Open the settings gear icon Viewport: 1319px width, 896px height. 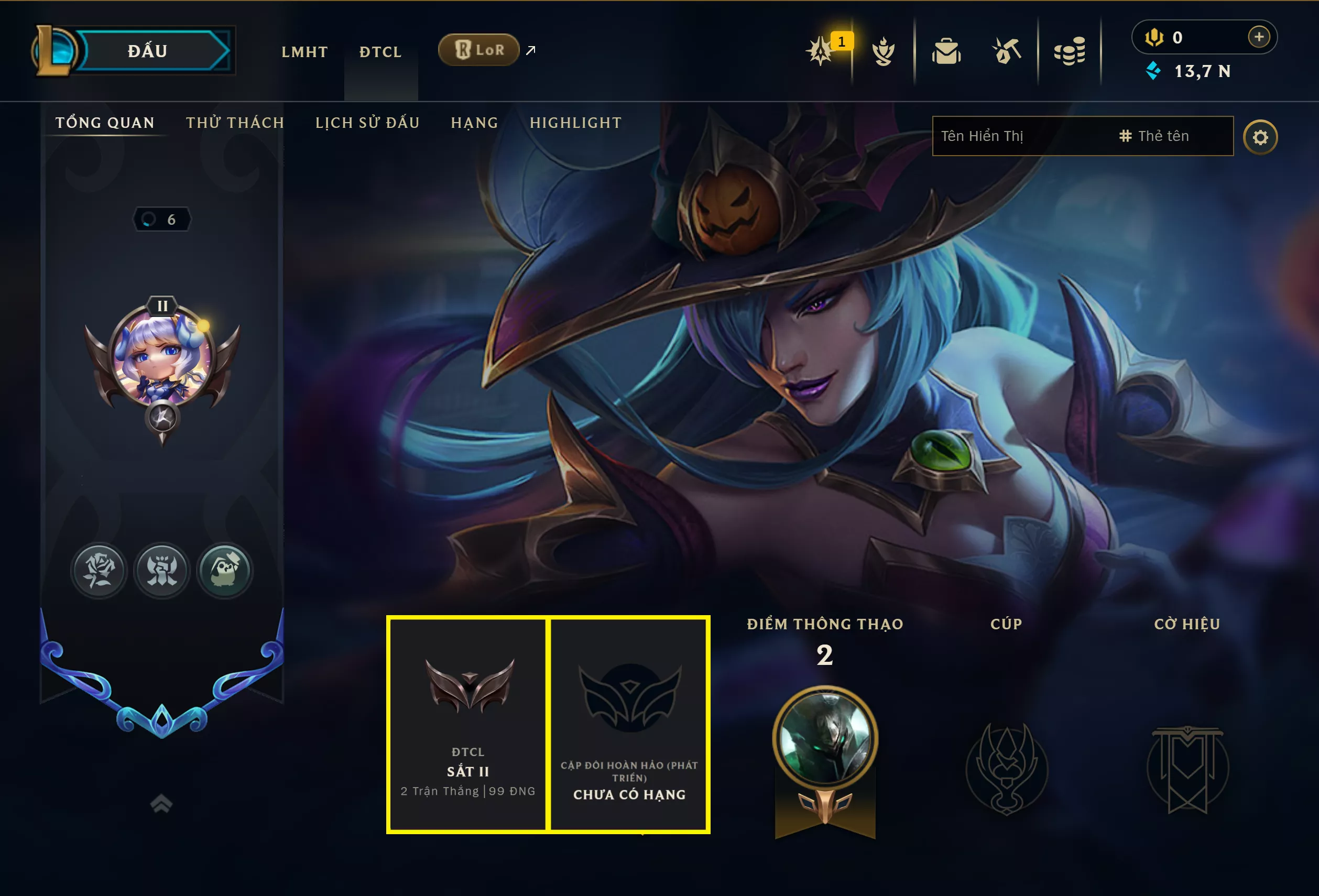1261,136
